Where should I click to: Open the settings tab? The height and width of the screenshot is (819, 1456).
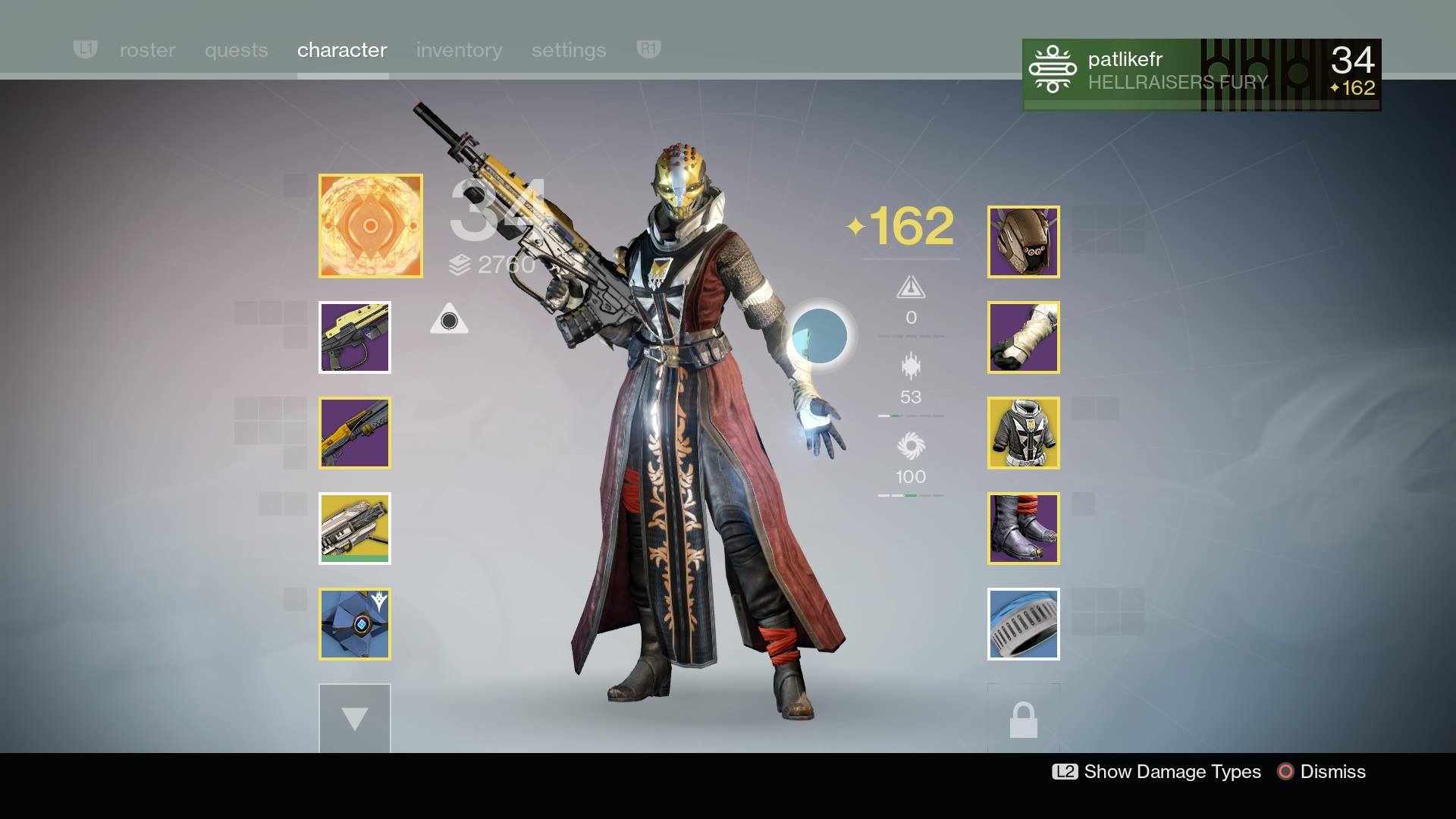(568, 50)
